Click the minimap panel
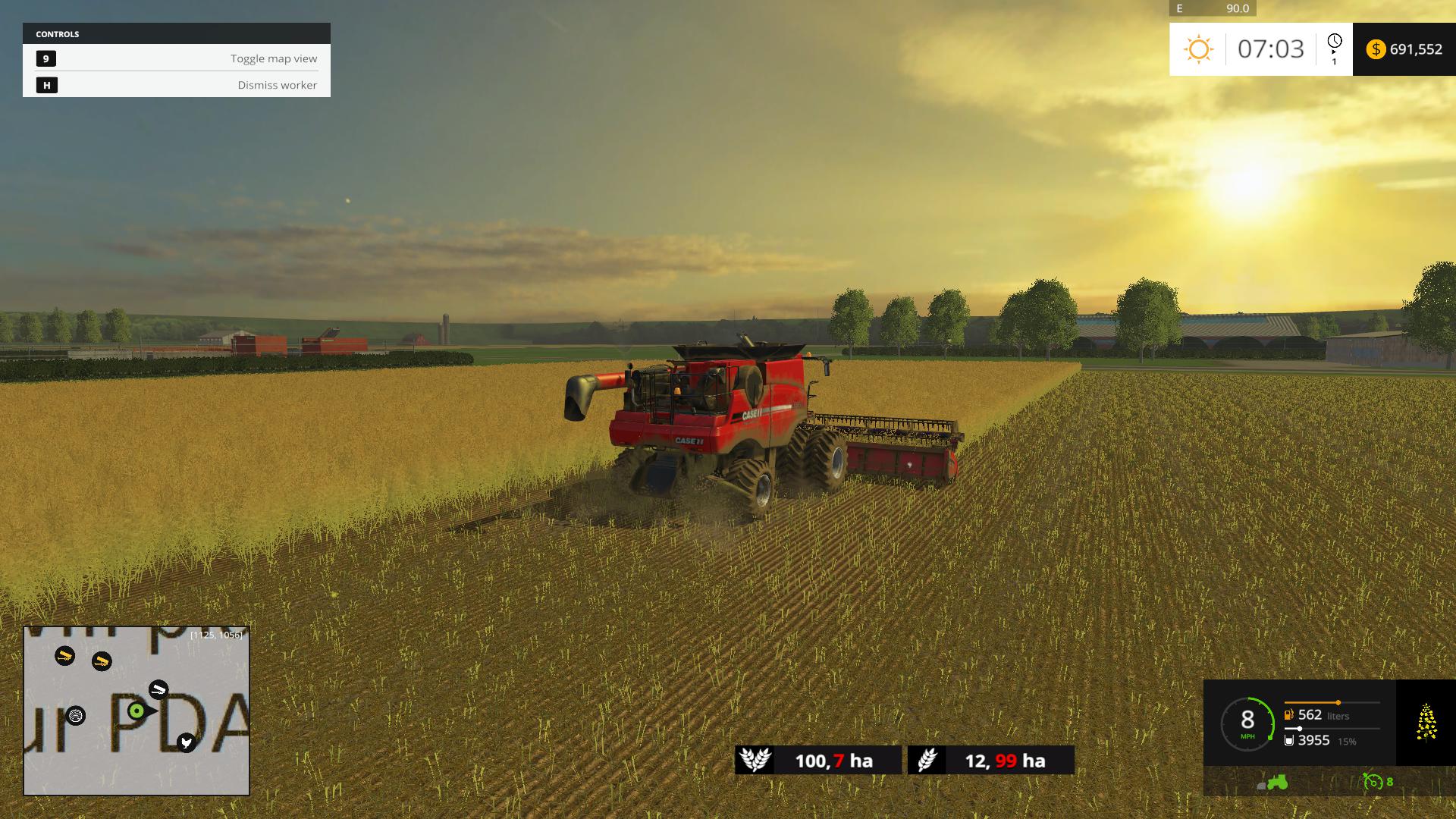 click(x=136, y=711)
